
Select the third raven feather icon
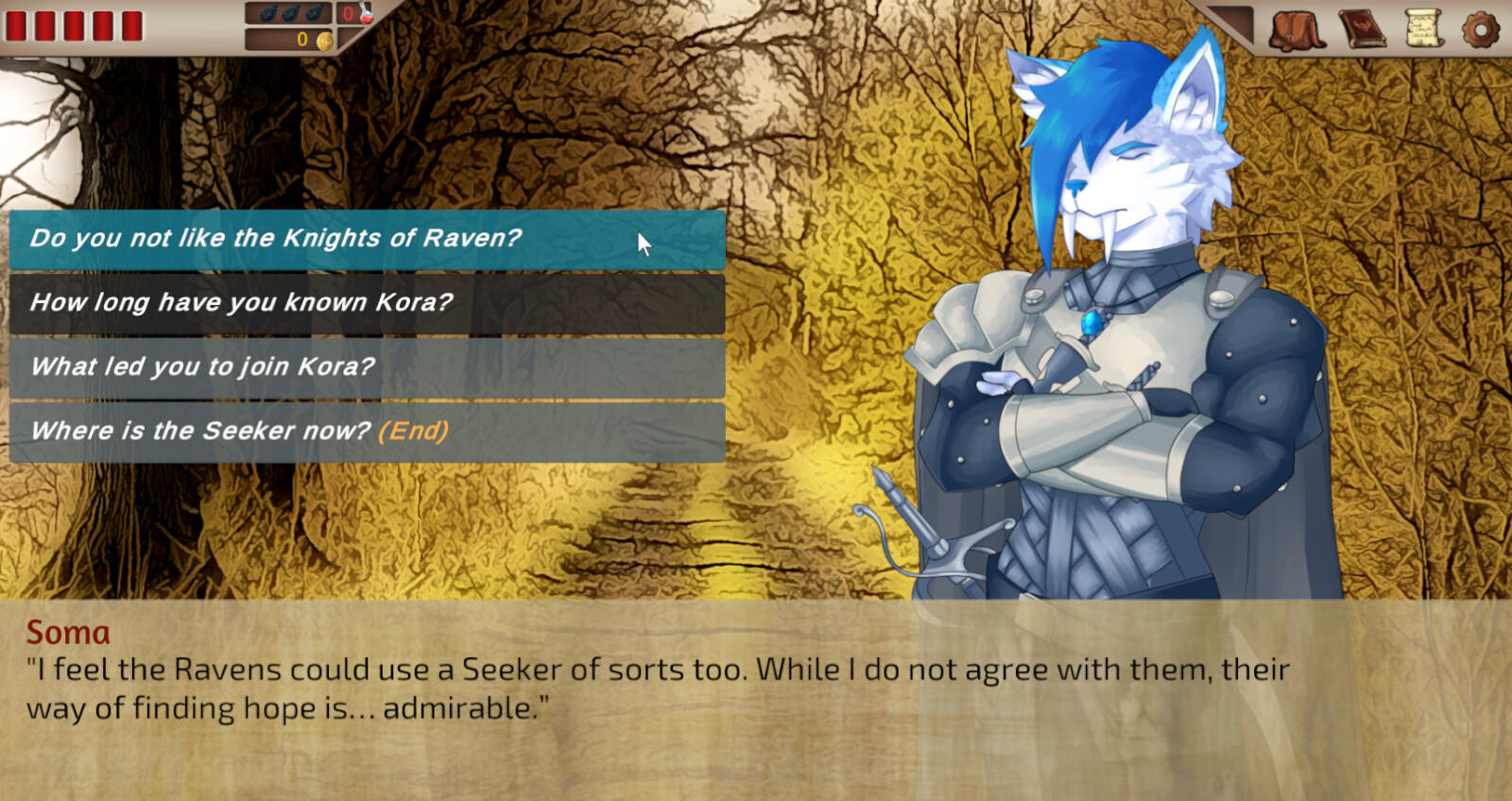click(x=313, y=13)
